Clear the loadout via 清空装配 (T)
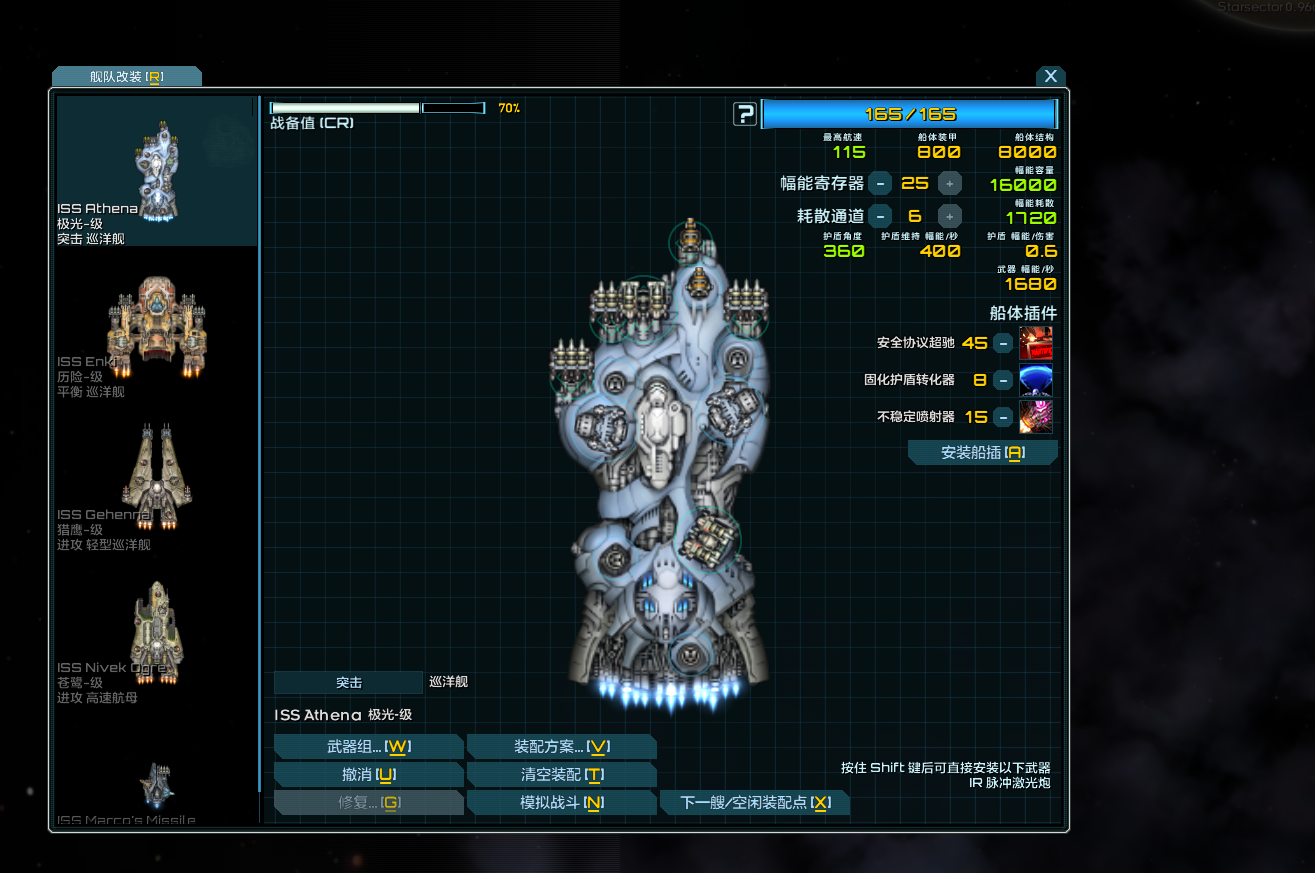 561,774
